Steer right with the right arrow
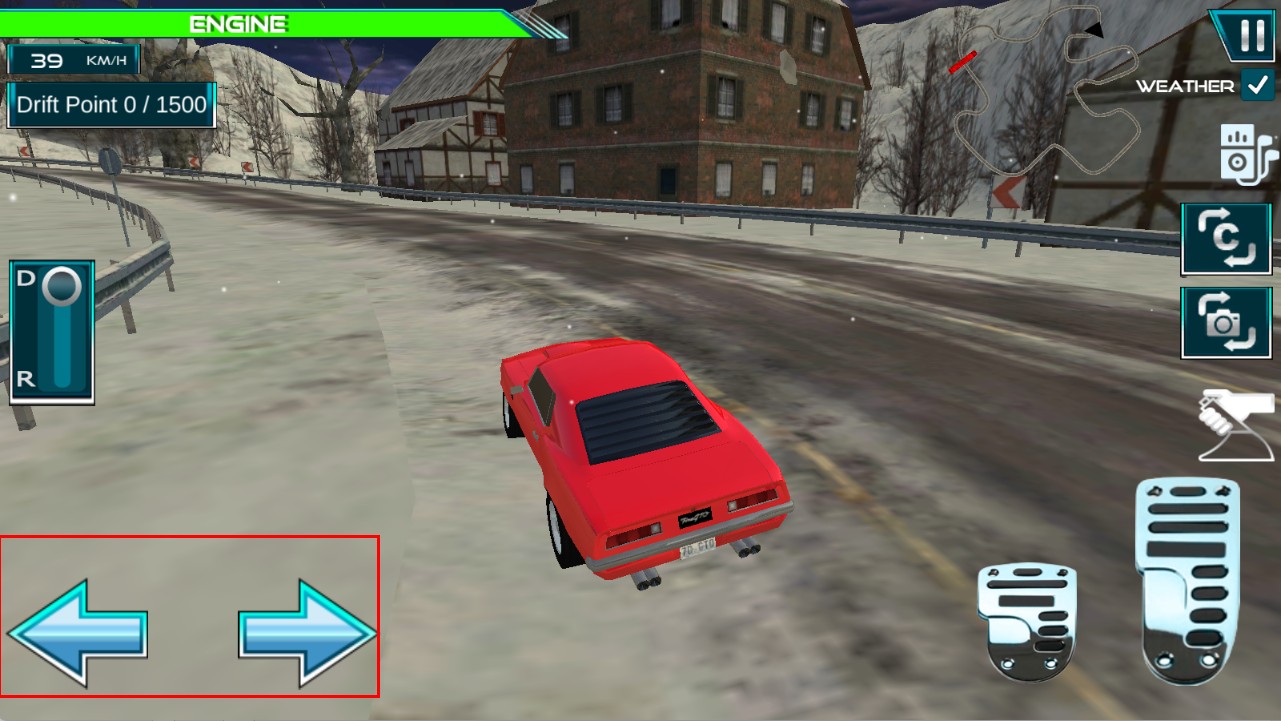This screenshot has width=1281, height=721. pos(307,633)
